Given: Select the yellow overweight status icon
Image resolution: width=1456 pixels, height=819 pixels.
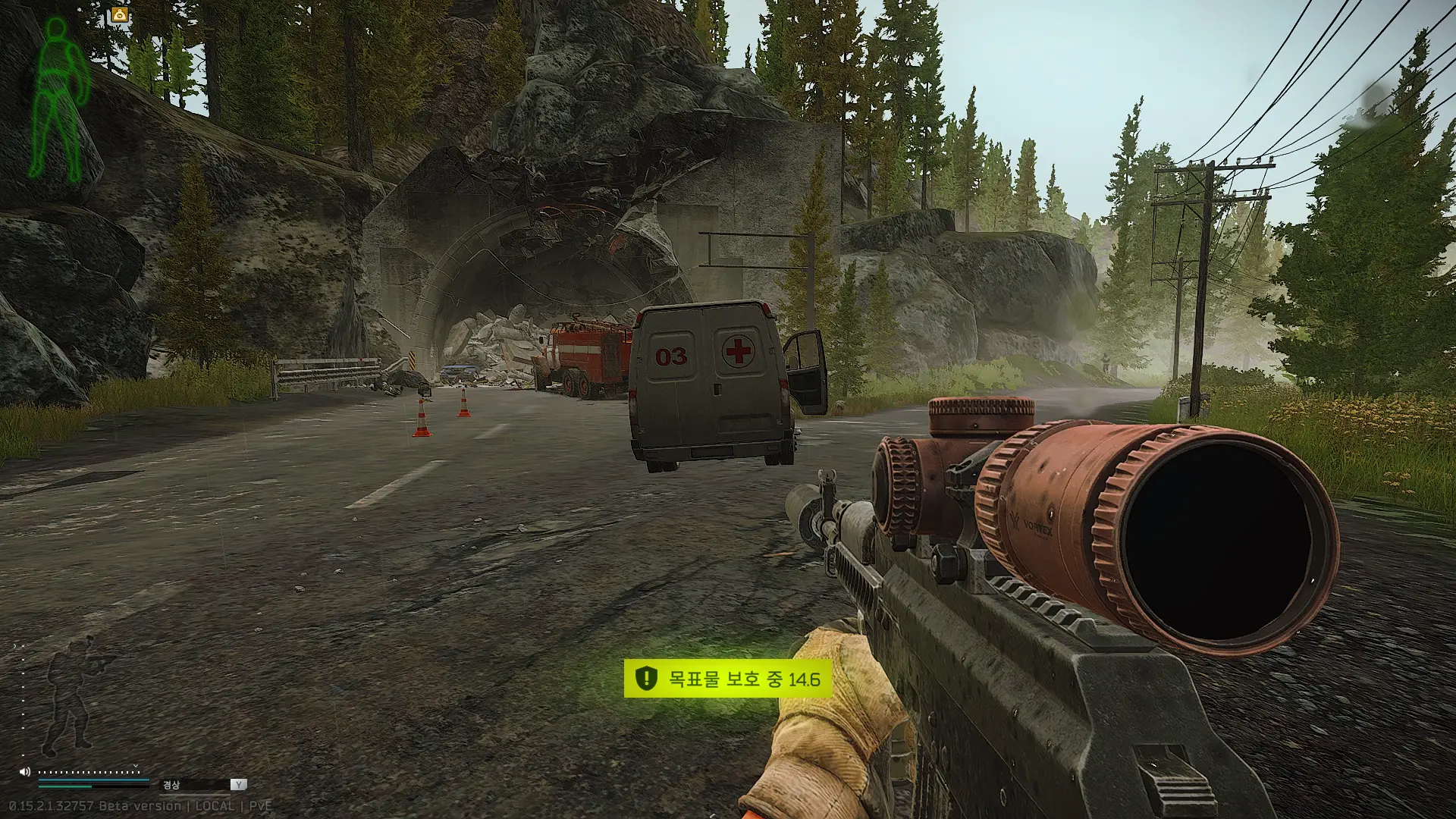Looking at the screenshot, I should coord(120,15).
